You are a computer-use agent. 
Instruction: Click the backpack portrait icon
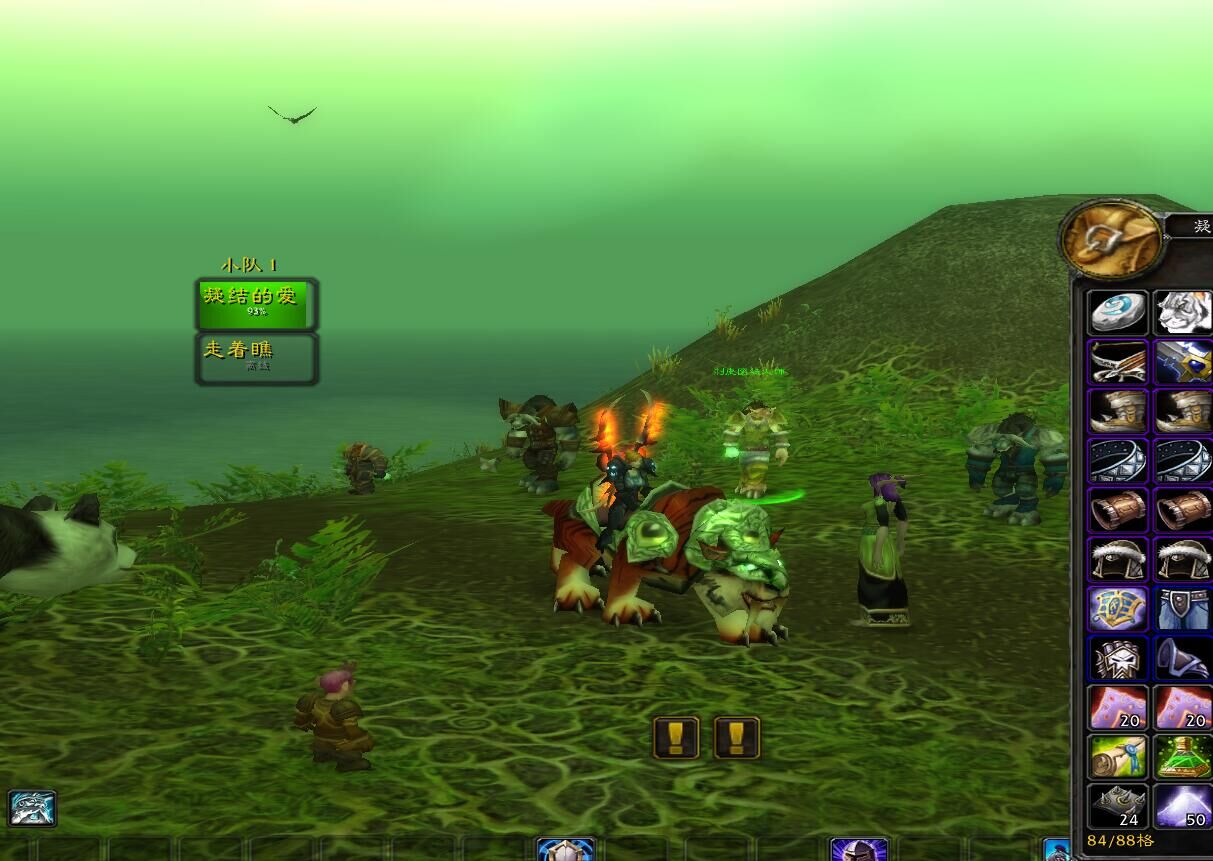tap(1111, 240)
